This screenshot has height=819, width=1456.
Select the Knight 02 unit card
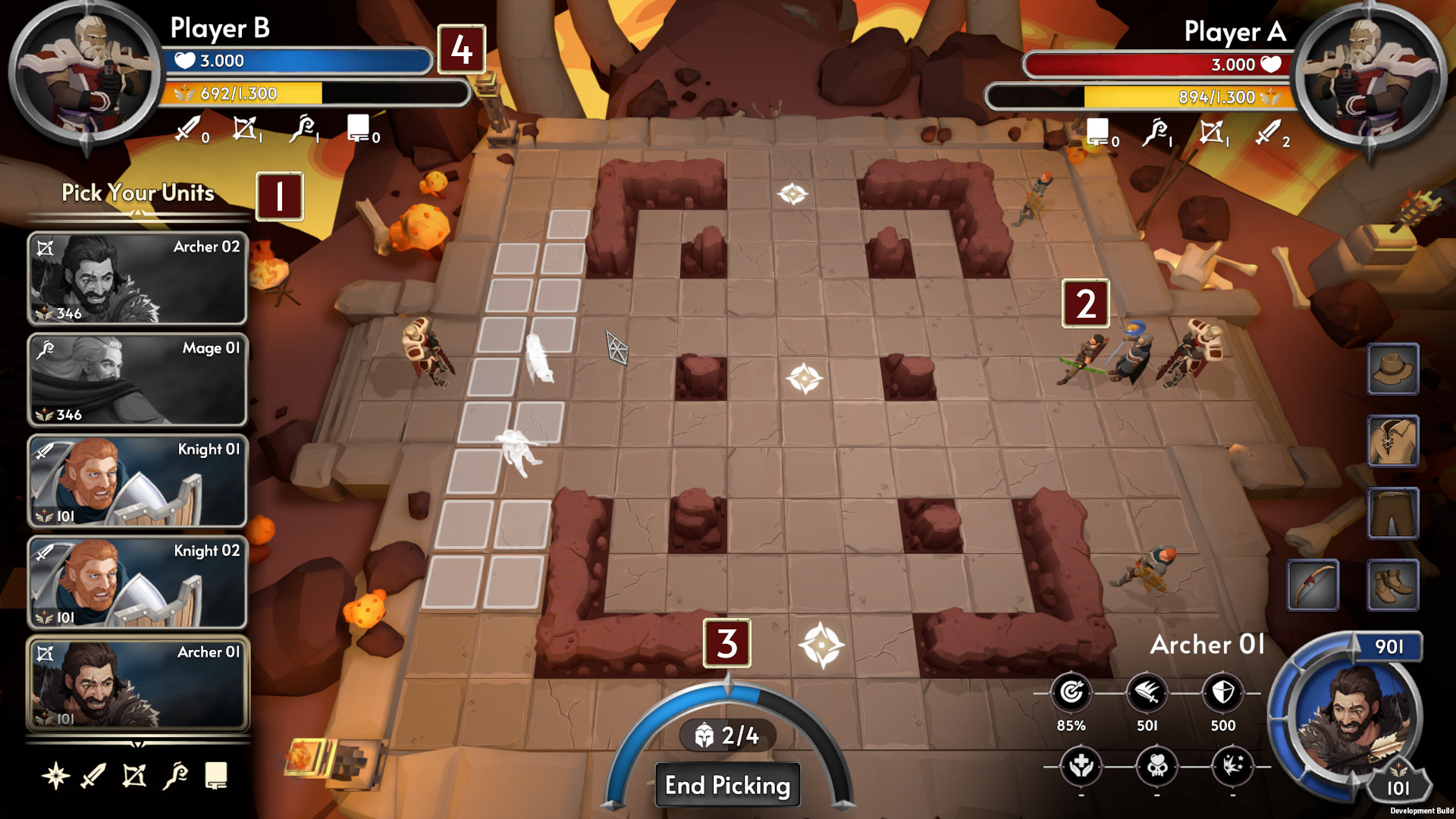tap(137, 582)
